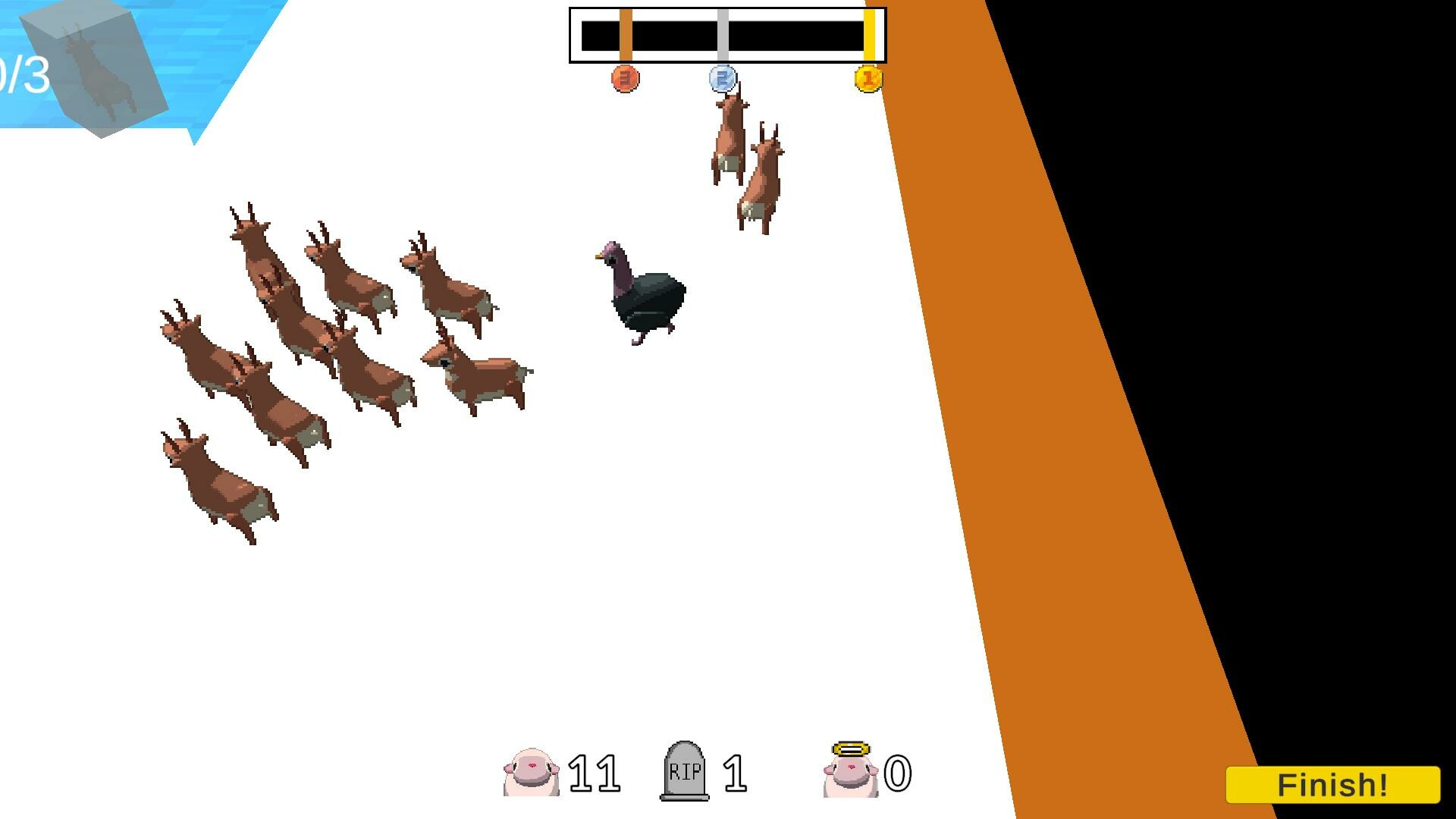
Task: Select the gold first-place medal
Action: tap(868, 79)
